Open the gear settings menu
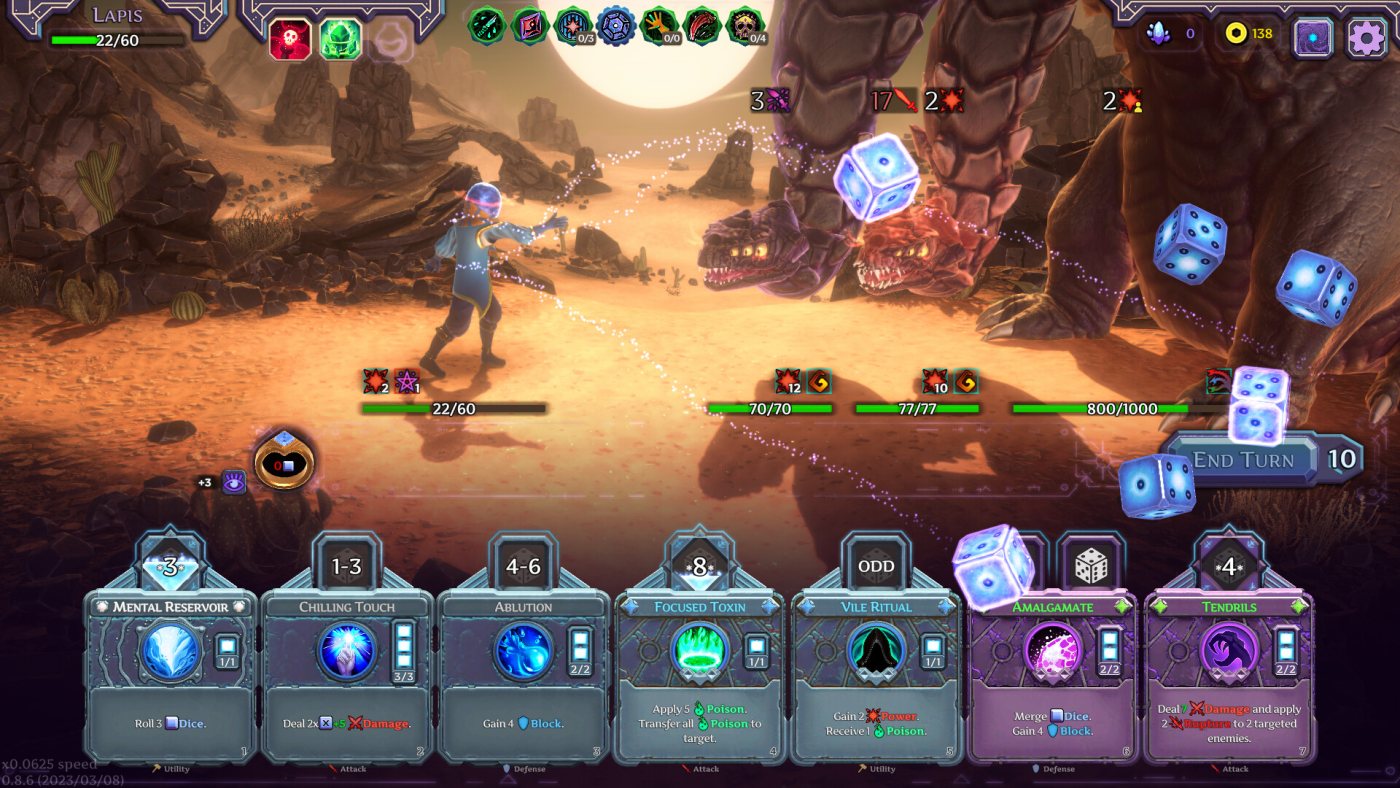This screenshot has width=1400, height=788. (x=1366, y=38)
